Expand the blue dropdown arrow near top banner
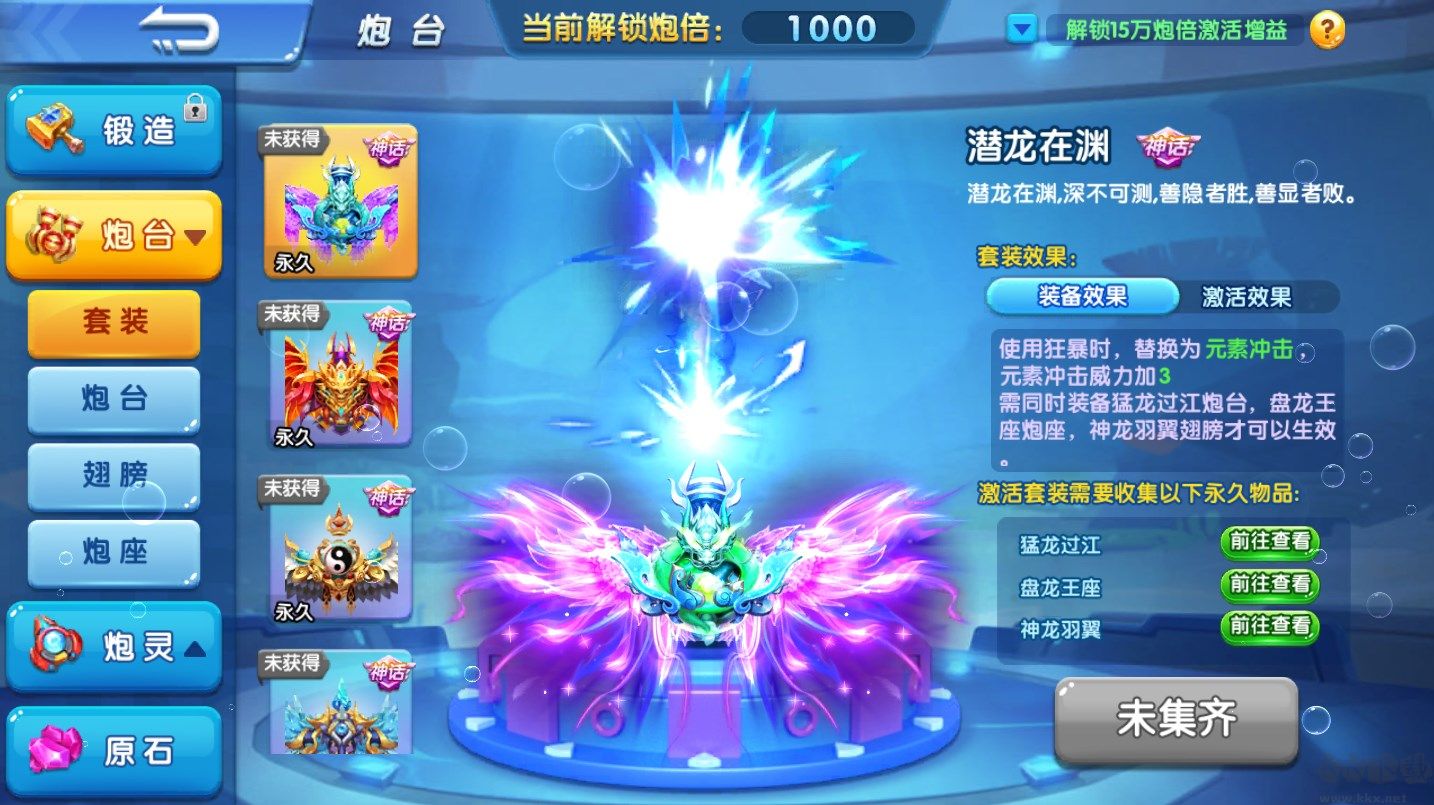Image resolution: width=1434 pixels, height=805 pixels. [1021, 30]
